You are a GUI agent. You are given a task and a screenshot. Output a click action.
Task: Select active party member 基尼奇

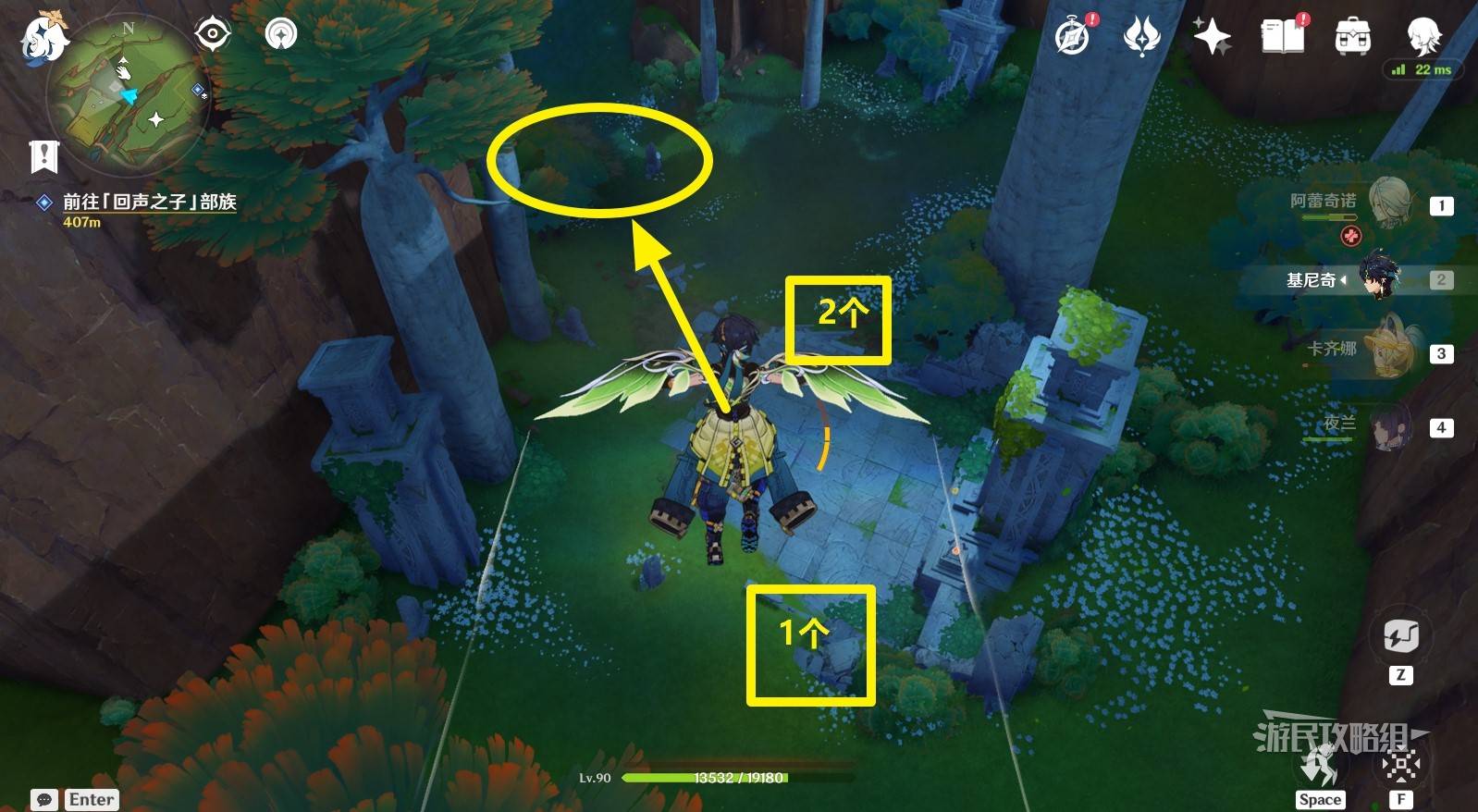point(1380,278)
